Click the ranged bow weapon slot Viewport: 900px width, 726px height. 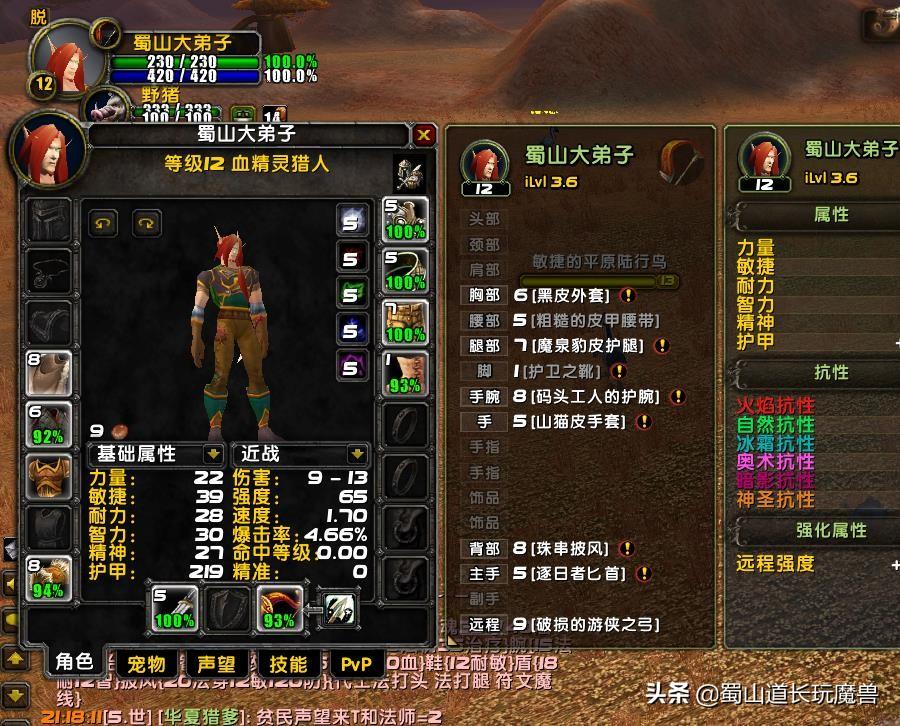(x=278, y=608)
